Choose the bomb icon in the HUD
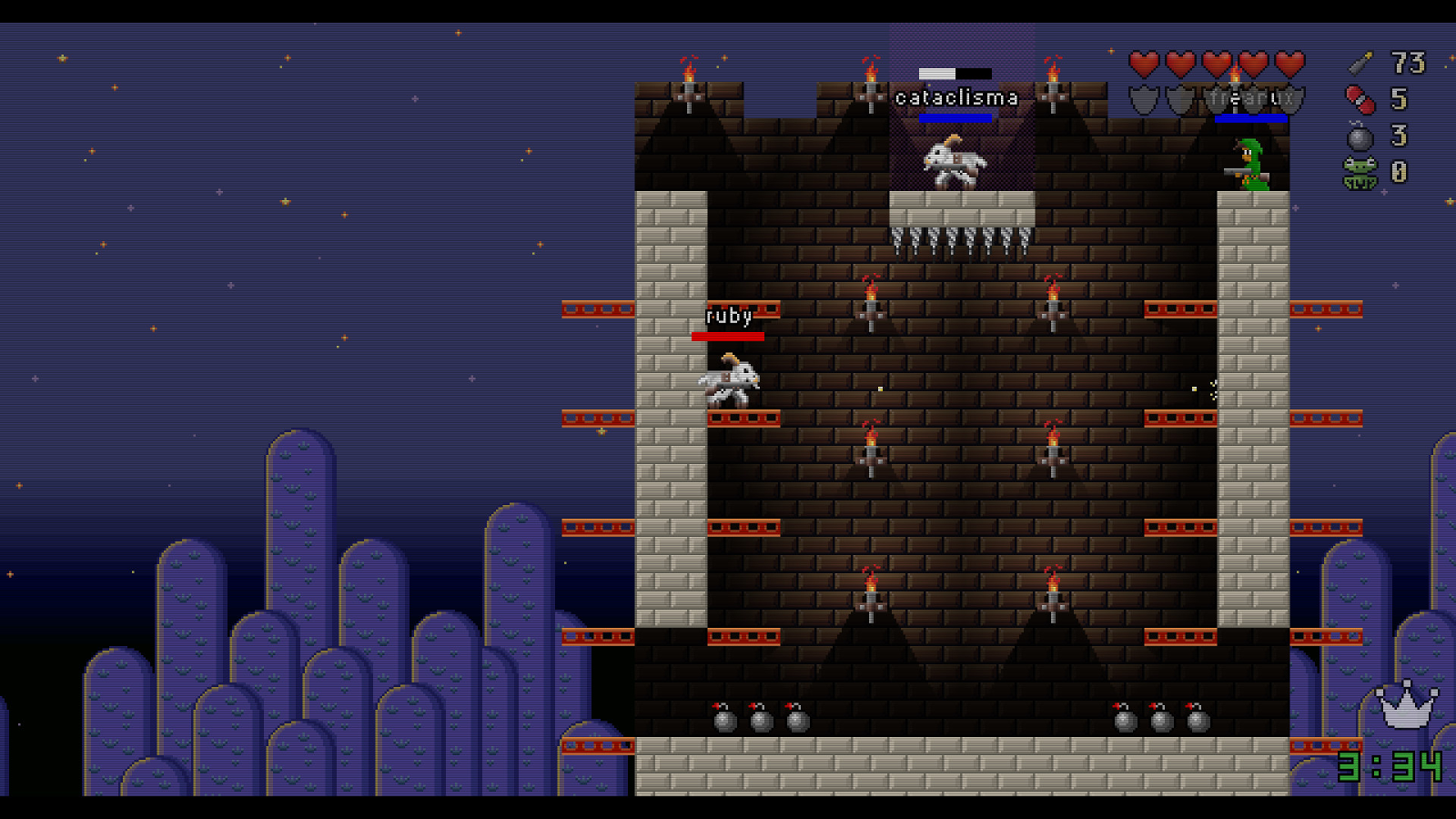This screenshot has height=819, width=1456. [1360, 136]
